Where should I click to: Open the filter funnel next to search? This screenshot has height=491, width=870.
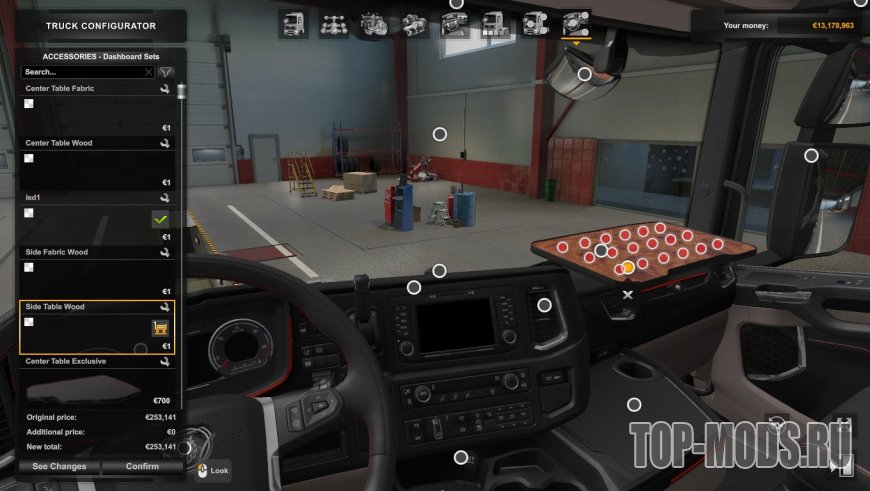[x=166, y=72]
